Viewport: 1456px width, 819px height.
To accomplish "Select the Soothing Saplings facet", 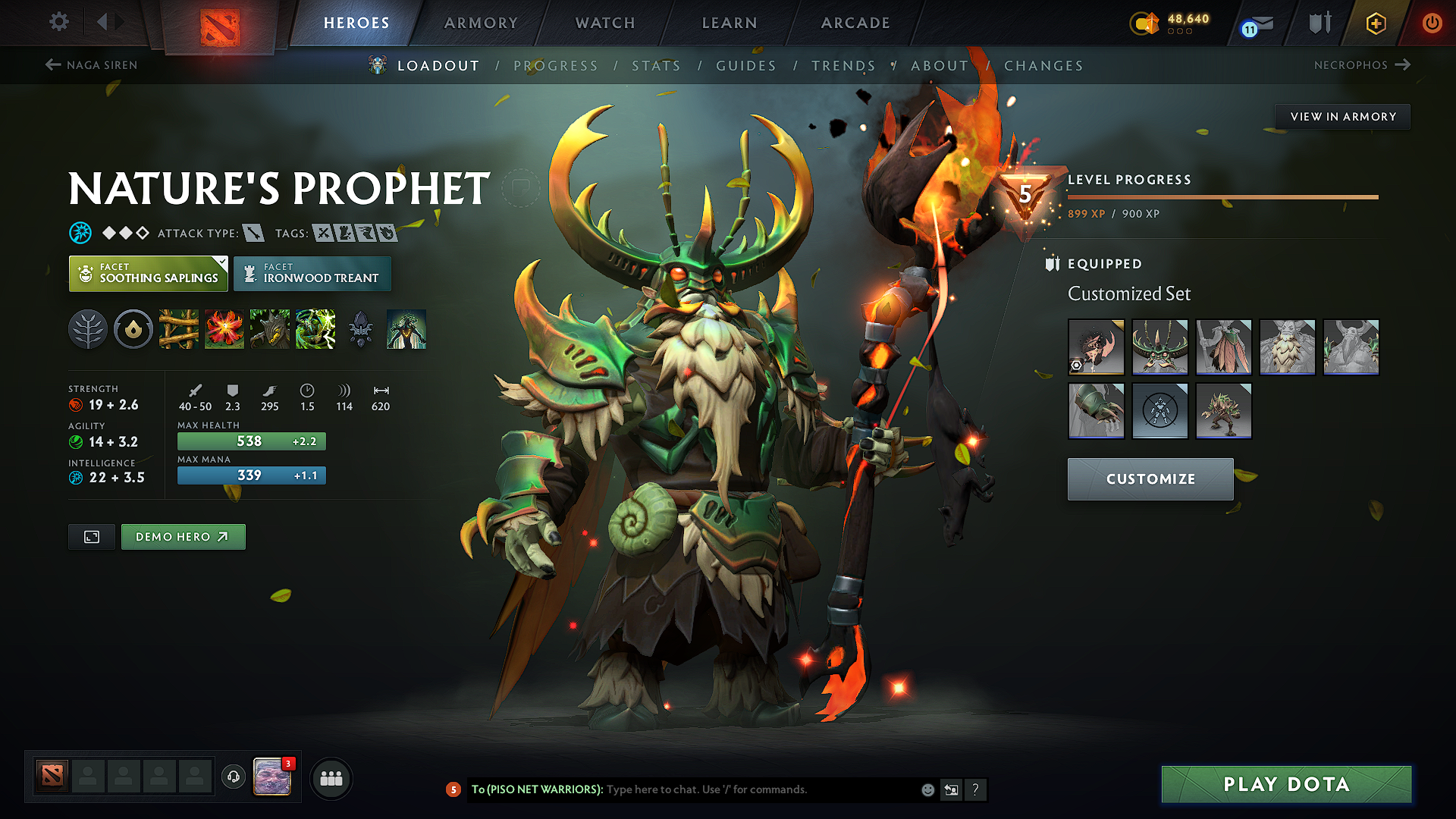I will (x=146, y=273).
